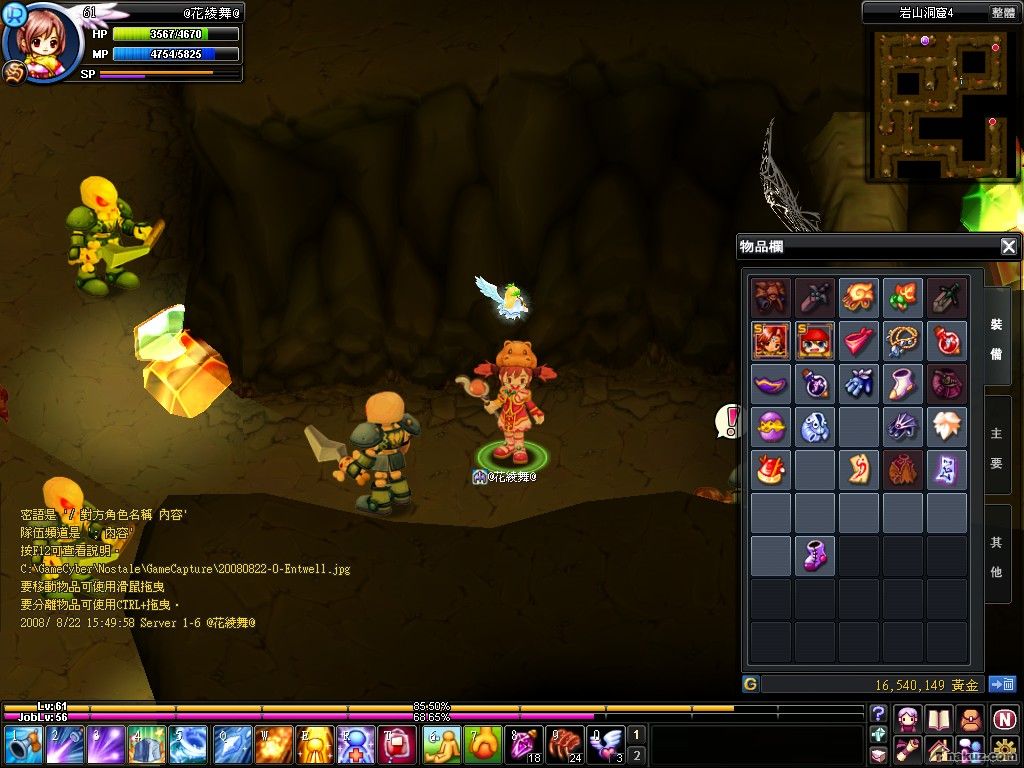The width and height of the screenshot is (1024, 768).
Task: Select the purple spotted egg item
Action: tap(770, 427)
